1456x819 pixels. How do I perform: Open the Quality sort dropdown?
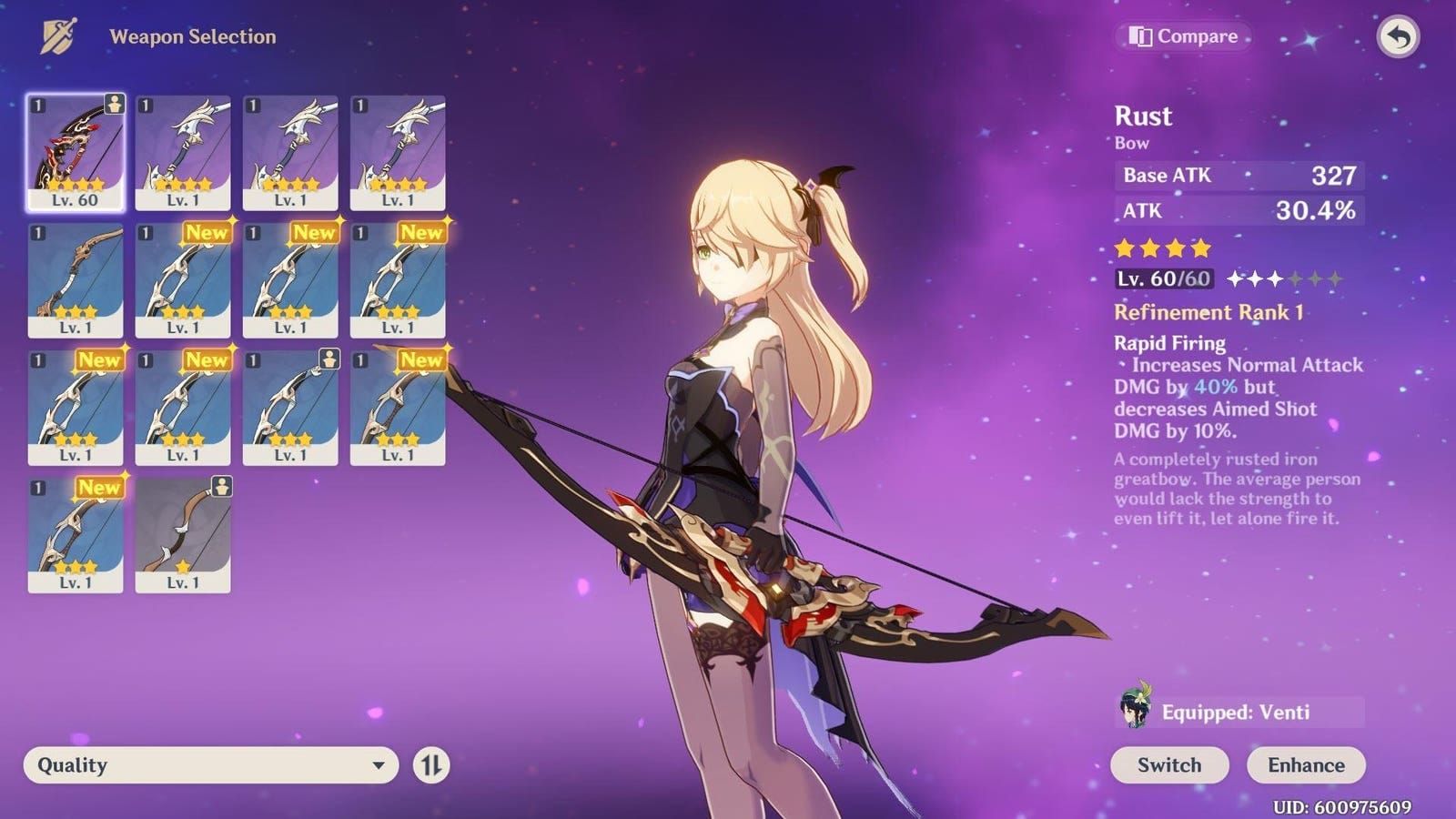[211, 765]
